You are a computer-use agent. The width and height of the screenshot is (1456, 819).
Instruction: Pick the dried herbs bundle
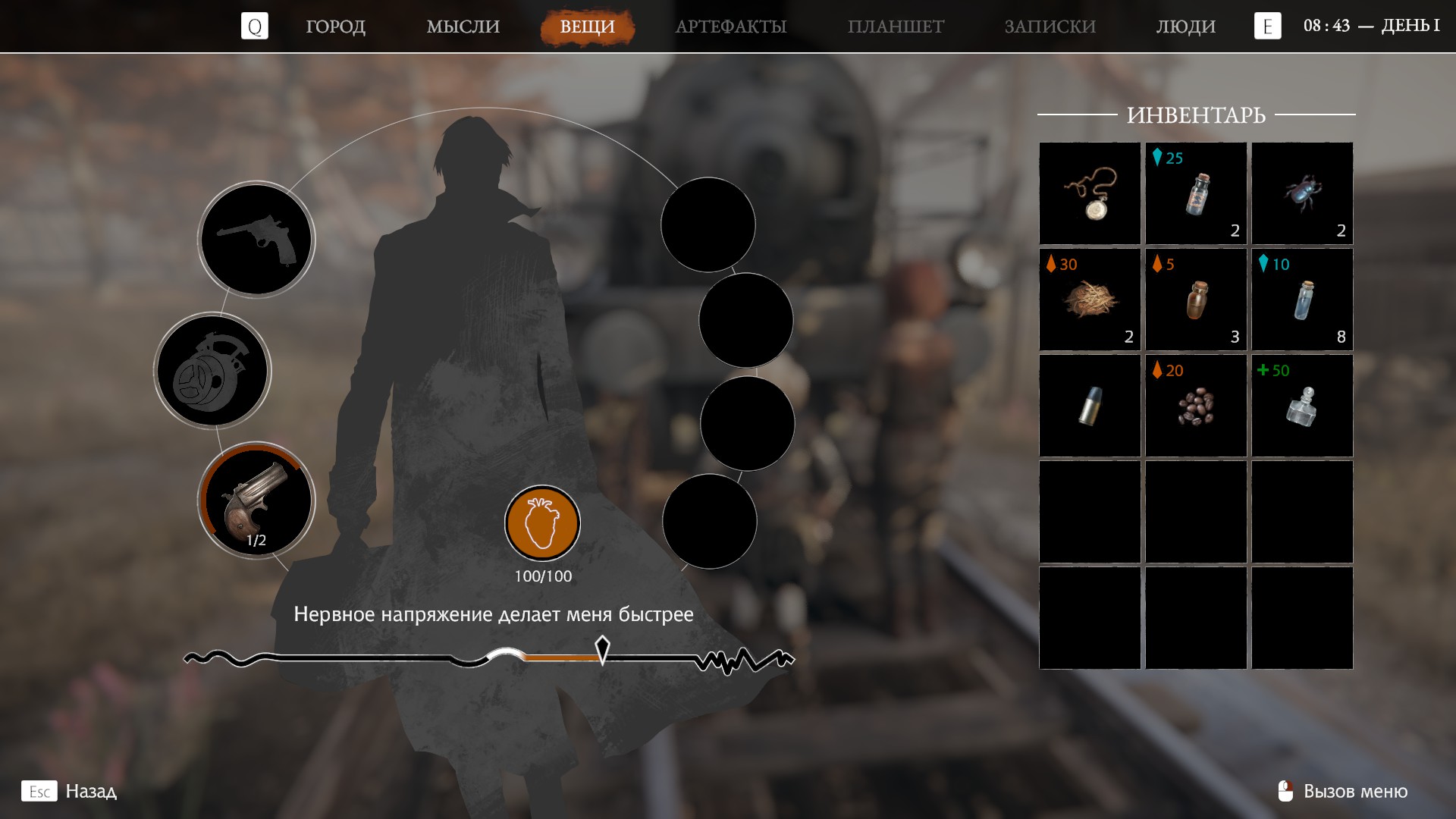pos(1090,300)
